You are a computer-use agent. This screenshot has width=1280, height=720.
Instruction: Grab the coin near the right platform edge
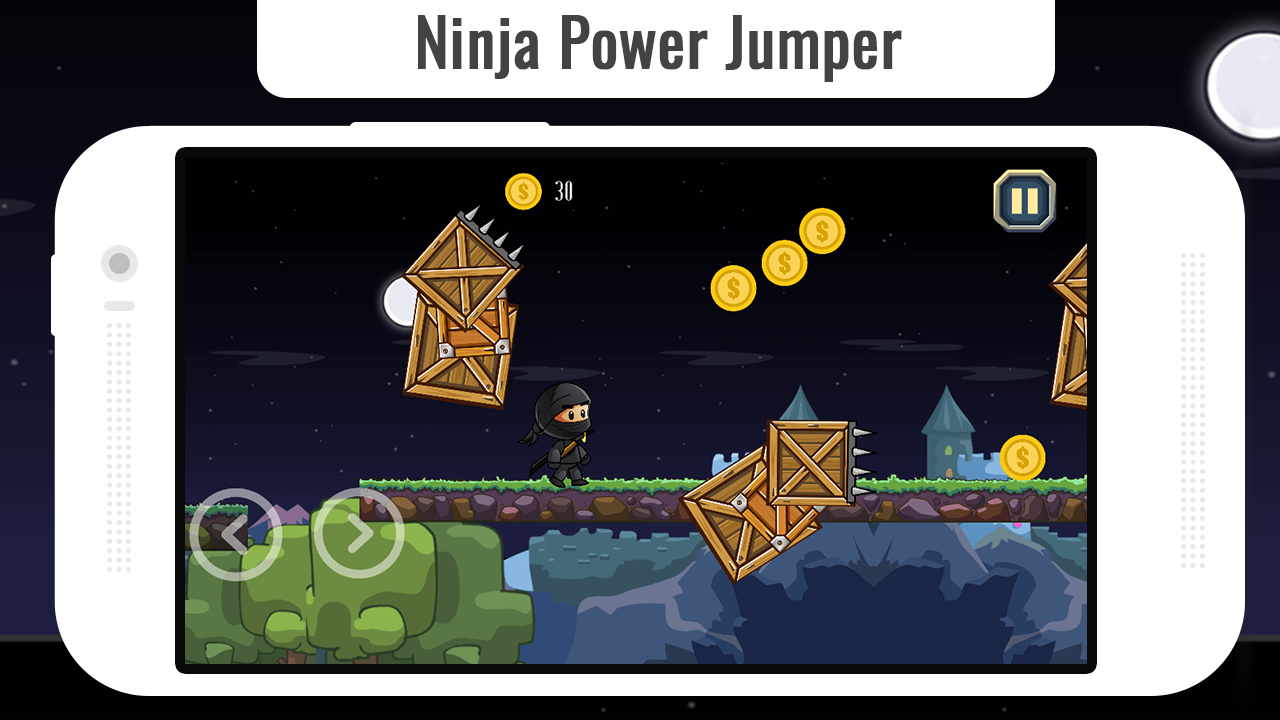[1021, 459]
